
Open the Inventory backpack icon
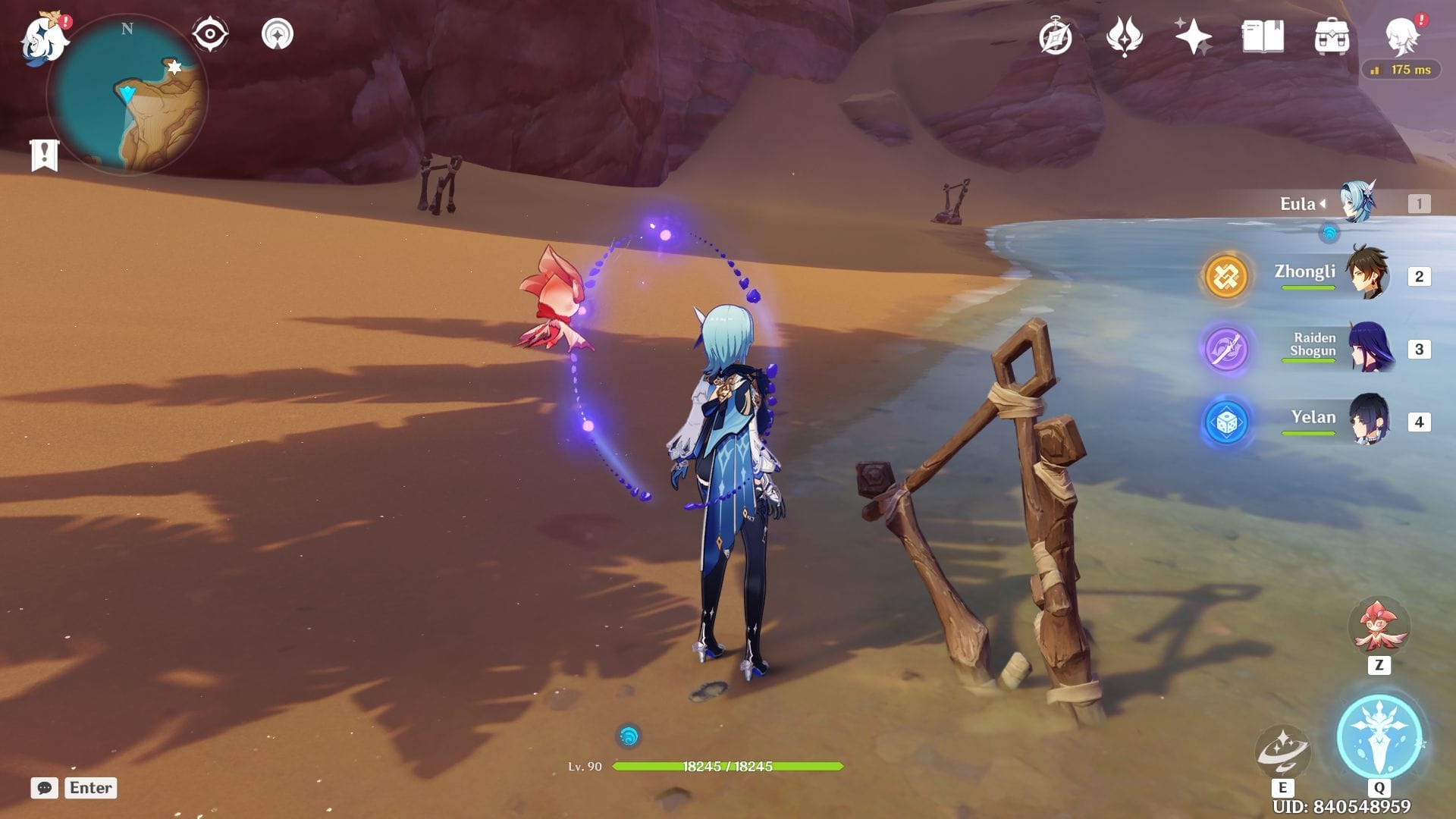click(1332, 36)
